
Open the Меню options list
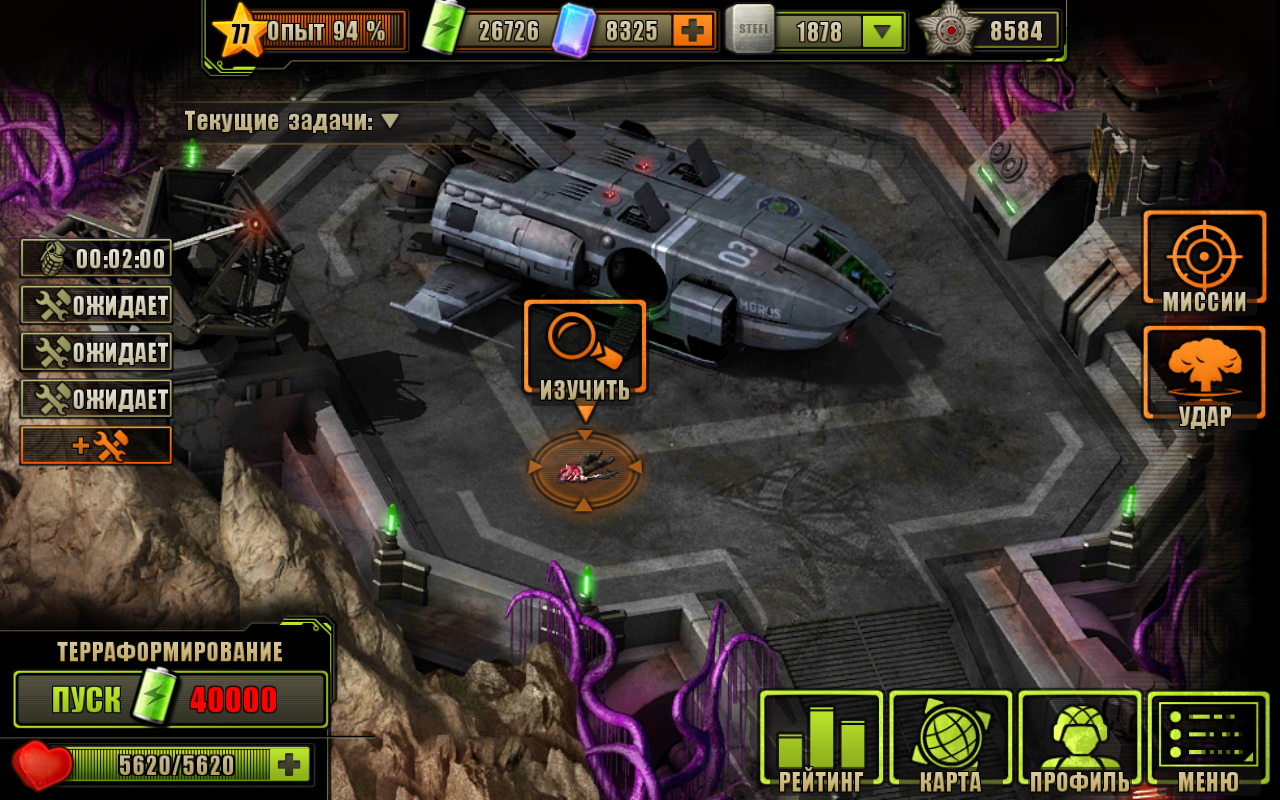[x=1208, y=739]
